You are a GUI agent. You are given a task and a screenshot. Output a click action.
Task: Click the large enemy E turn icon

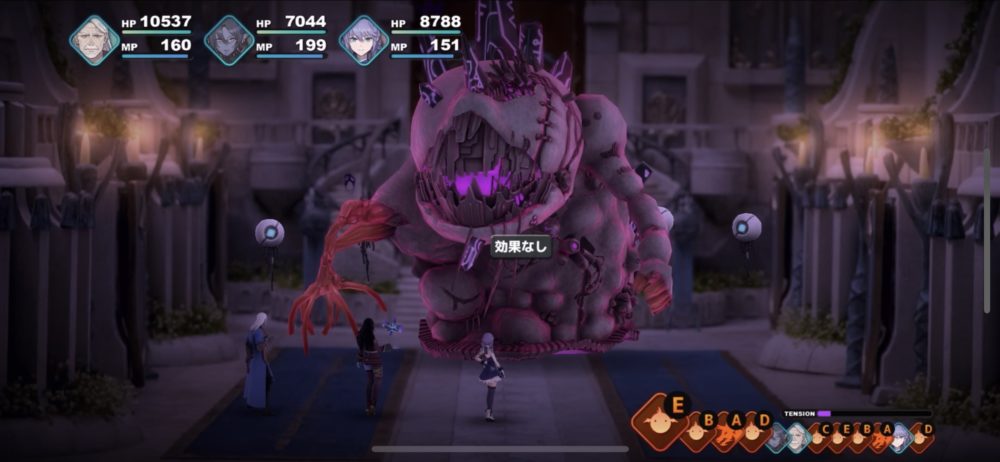point(660,423)
